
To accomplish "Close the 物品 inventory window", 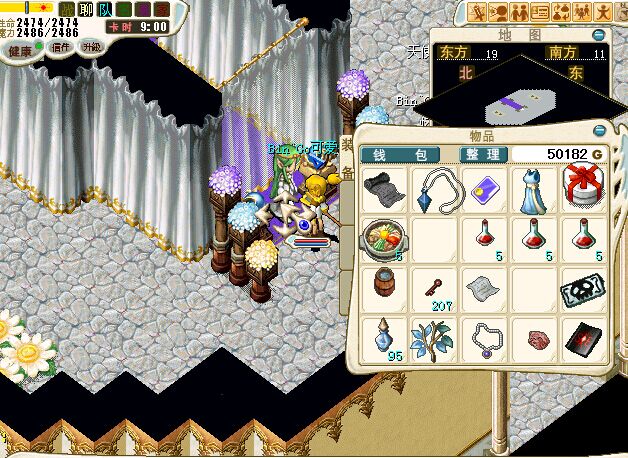I will pos(600,131).
